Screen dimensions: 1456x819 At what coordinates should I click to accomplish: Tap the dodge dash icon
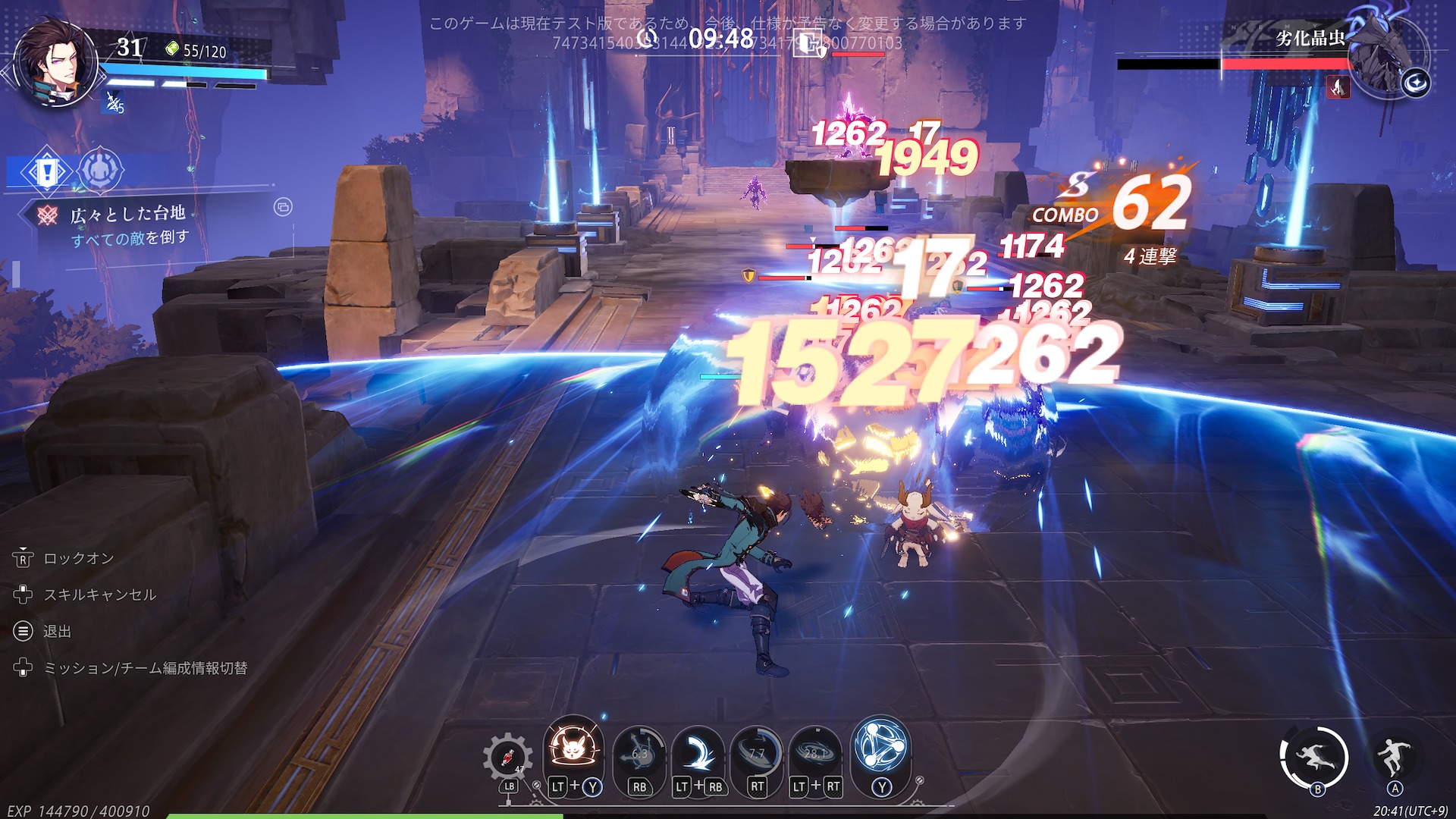pyautogui.click(x=1314, y=757)
